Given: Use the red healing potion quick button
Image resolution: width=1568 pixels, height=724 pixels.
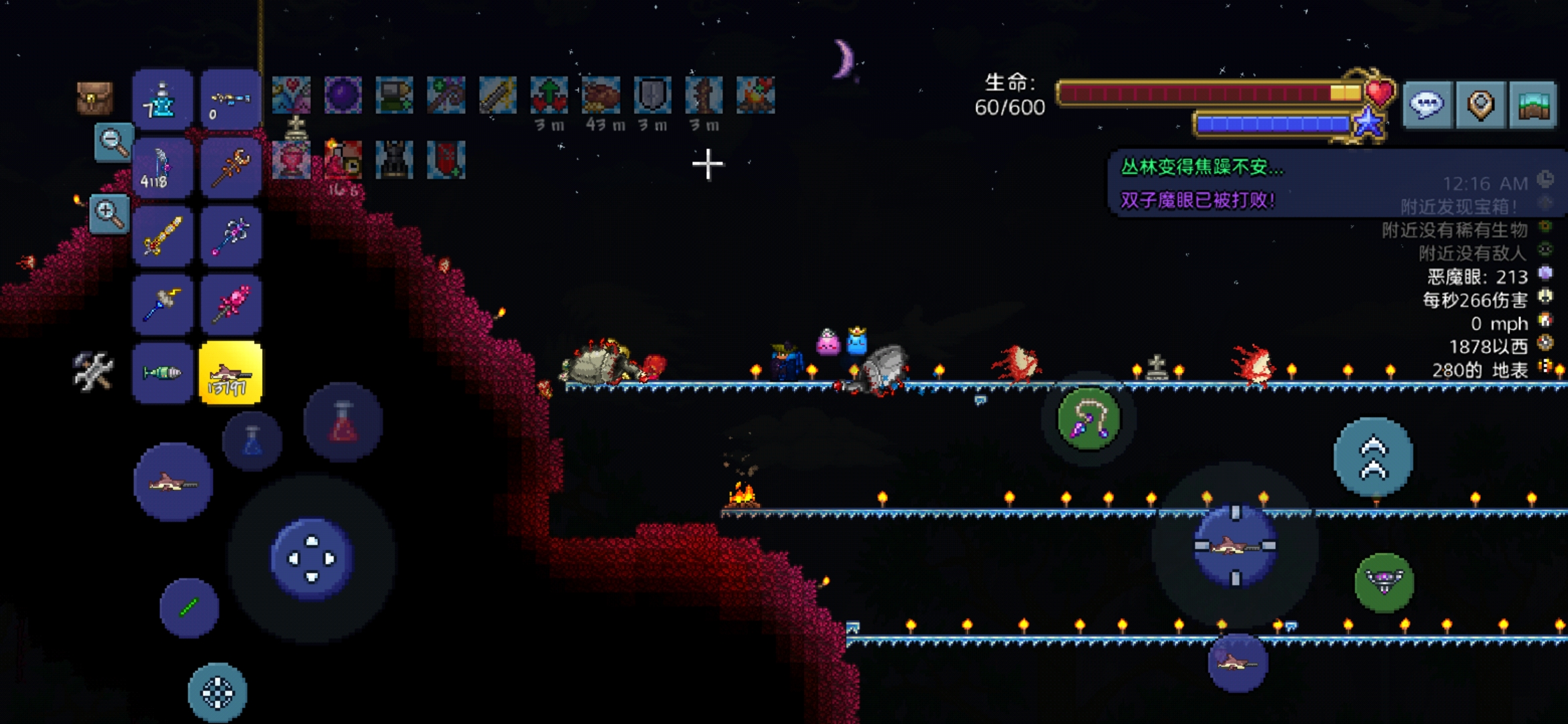Looking at the screenshot, I should pos(343,422).
